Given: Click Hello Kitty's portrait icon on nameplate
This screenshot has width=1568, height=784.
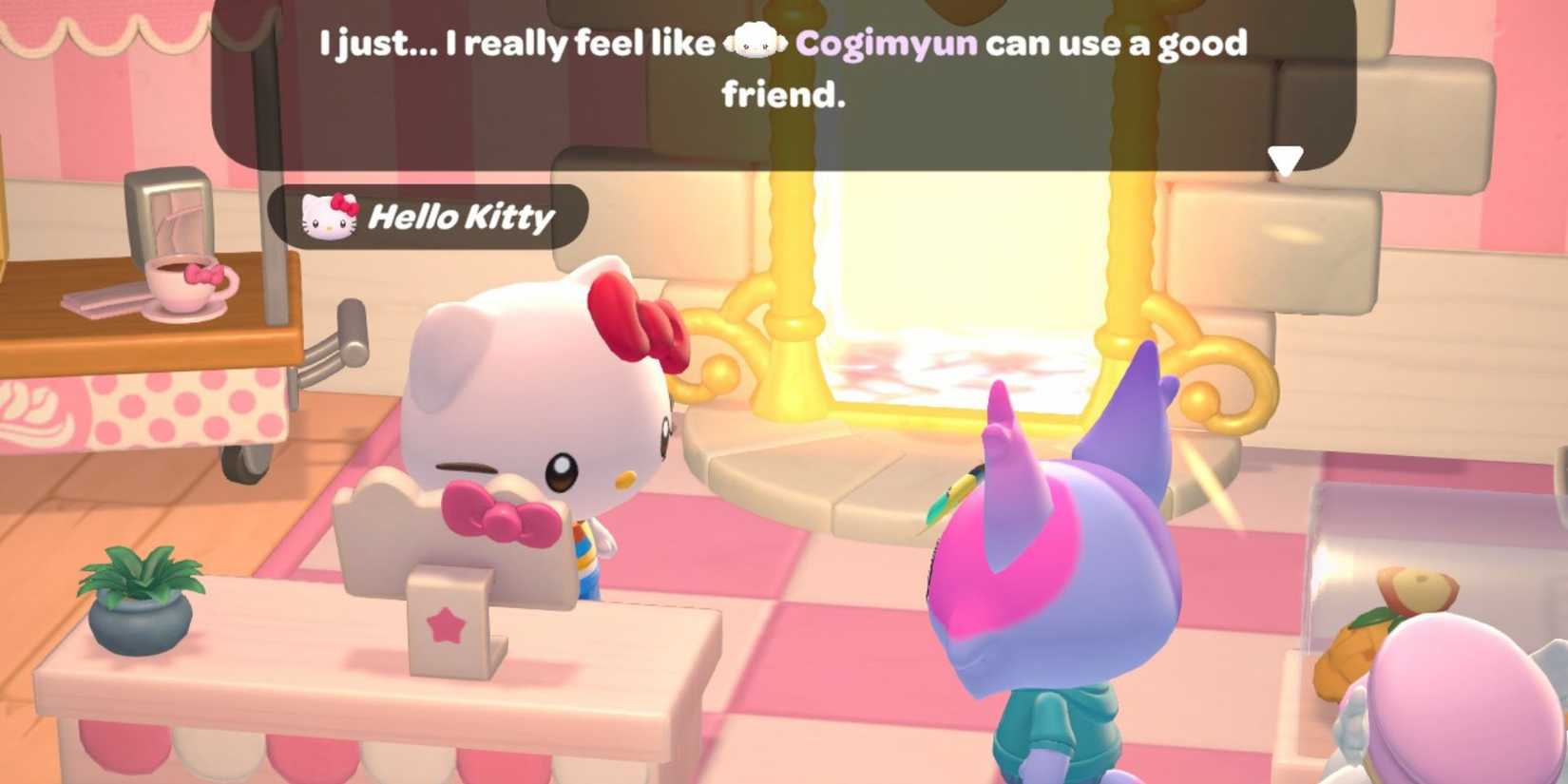Looking at the screenshot, I should 327,216.
